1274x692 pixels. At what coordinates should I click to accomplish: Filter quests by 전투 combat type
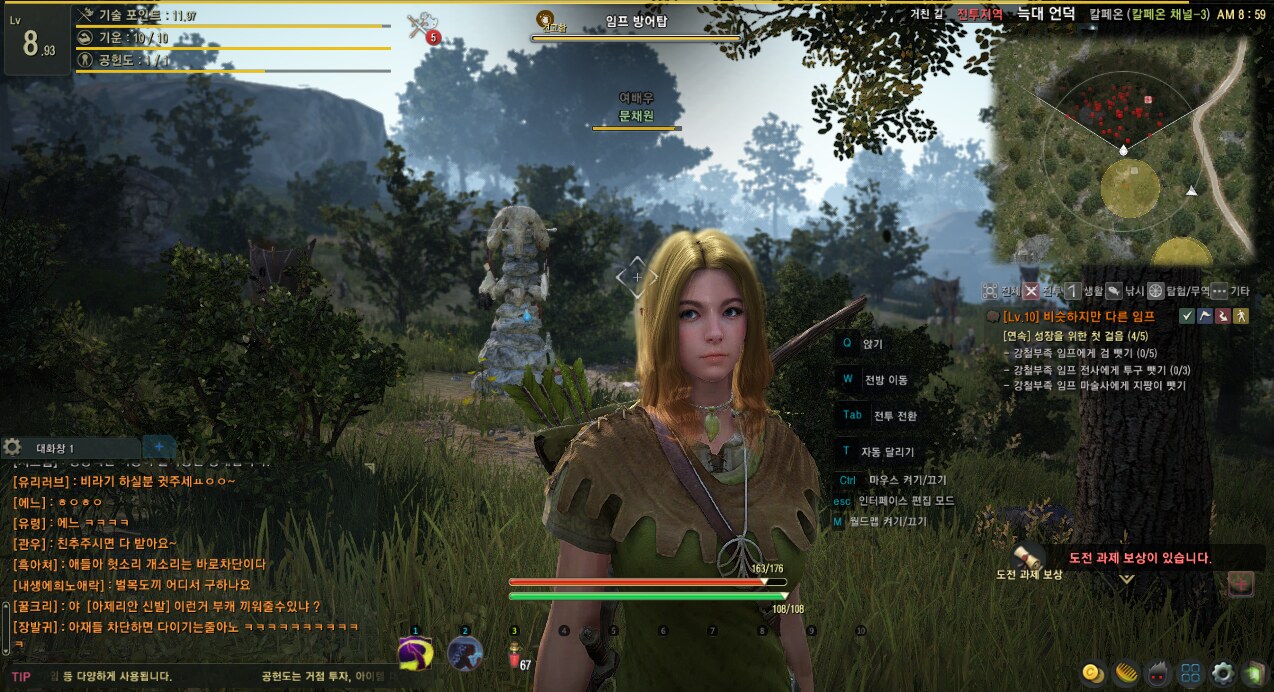1032,291
